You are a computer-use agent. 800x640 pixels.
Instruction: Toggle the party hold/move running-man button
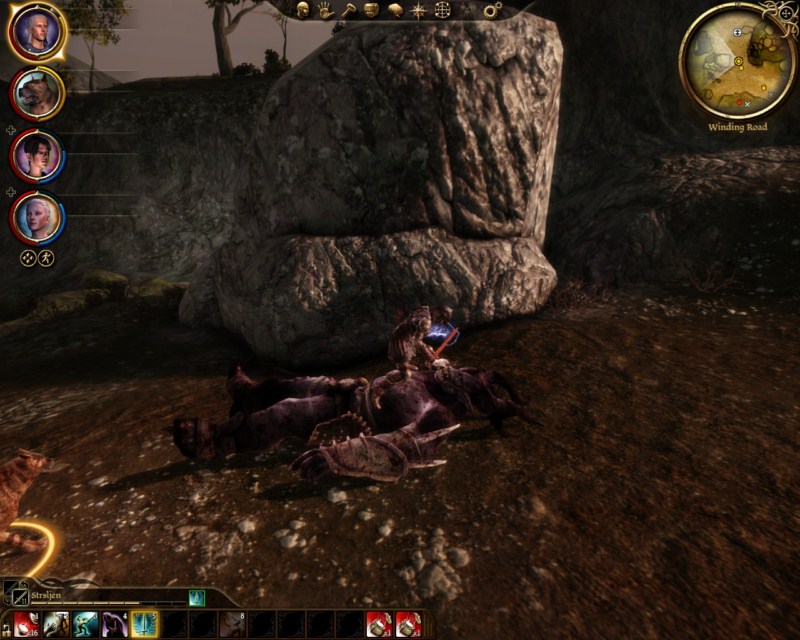[46, 258]
